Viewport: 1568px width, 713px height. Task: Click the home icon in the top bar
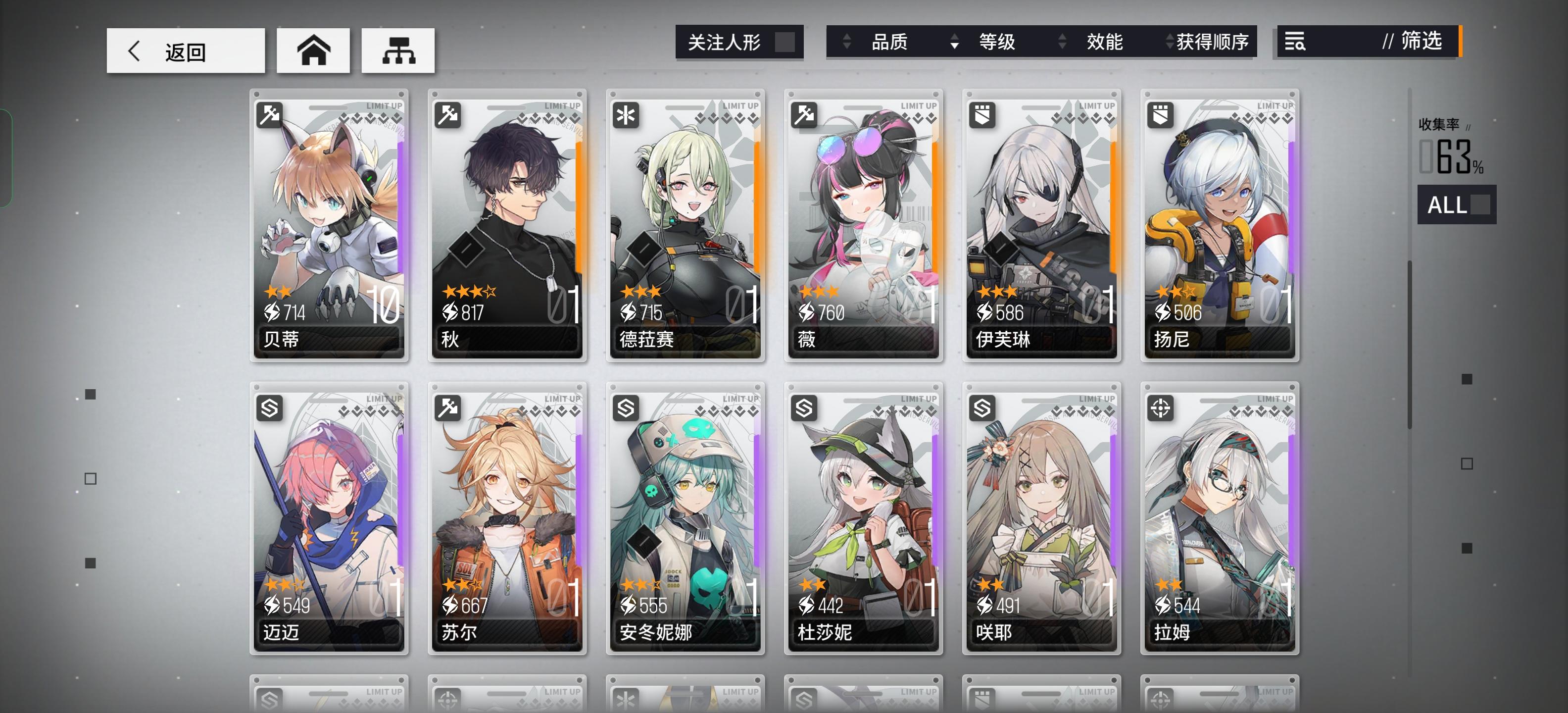[x=313, y=51]
